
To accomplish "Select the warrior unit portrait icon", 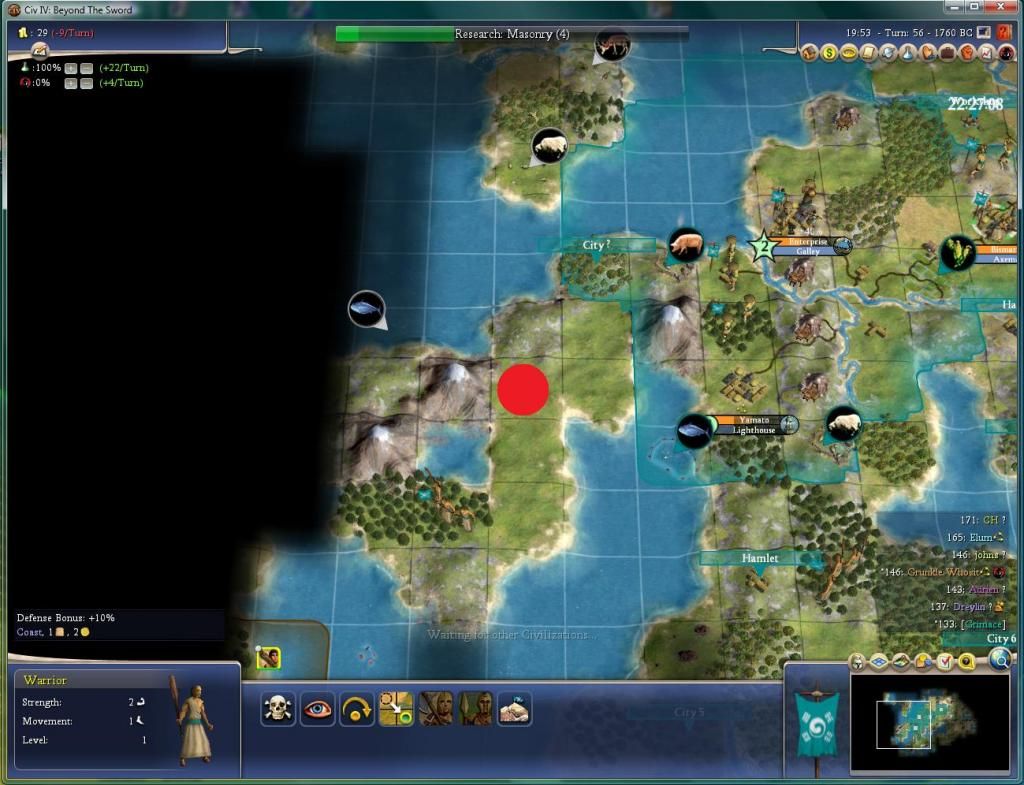I will (267, 657).
